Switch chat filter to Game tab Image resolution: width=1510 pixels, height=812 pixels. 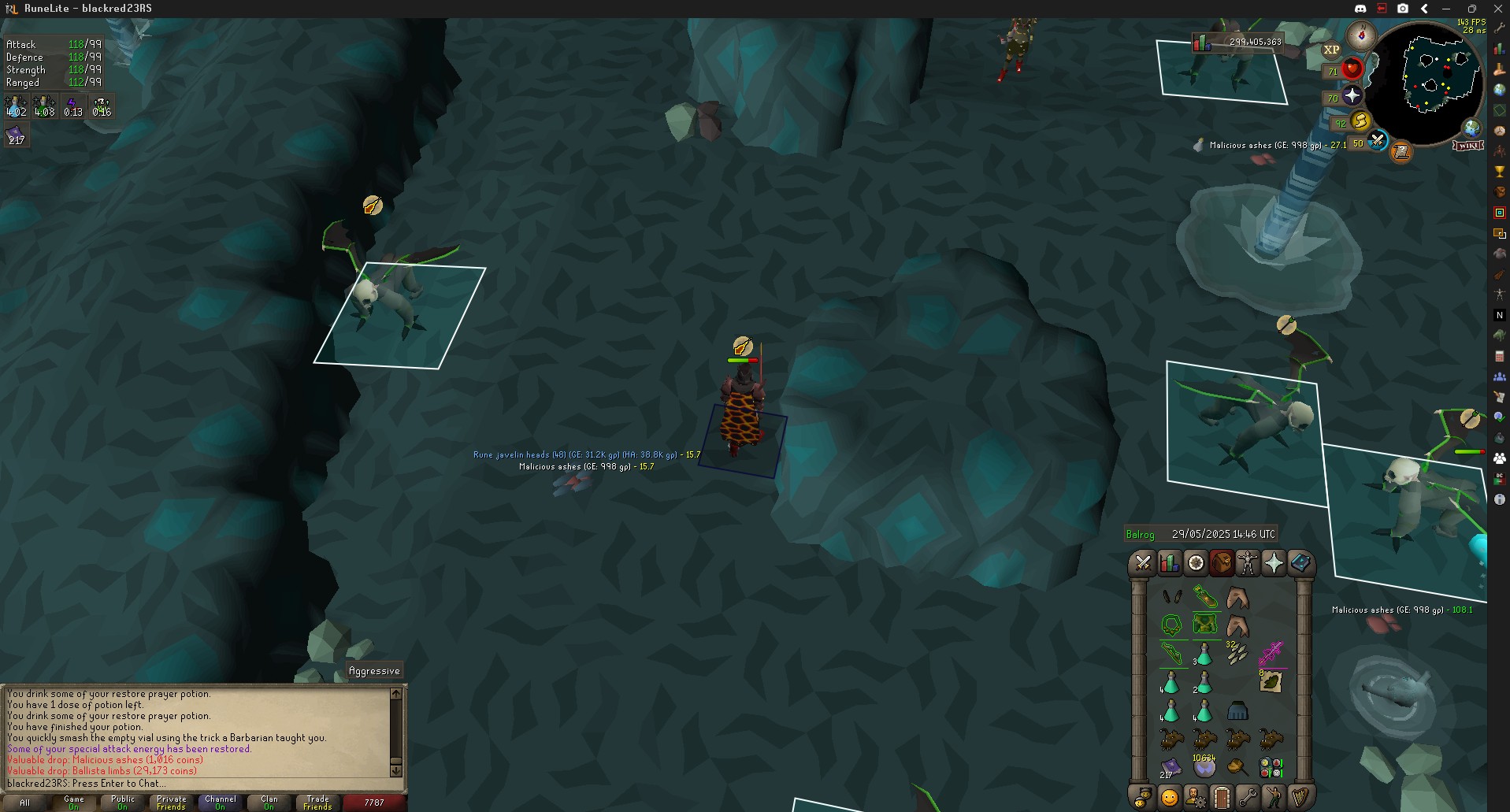pyautogui.click(x=74, y=803)
